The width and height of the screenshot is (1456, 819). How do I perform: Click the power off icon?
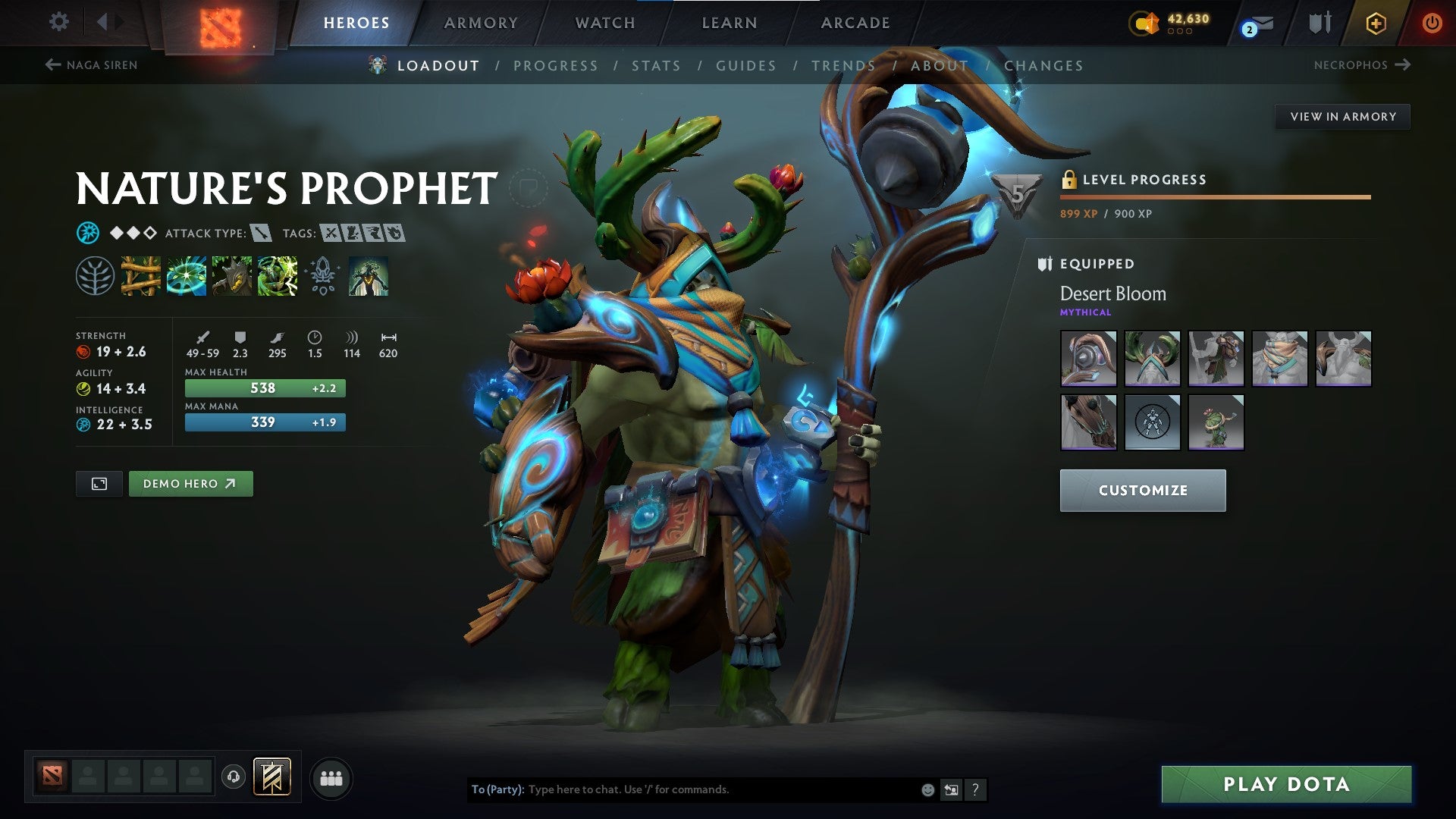point(1432,23)
